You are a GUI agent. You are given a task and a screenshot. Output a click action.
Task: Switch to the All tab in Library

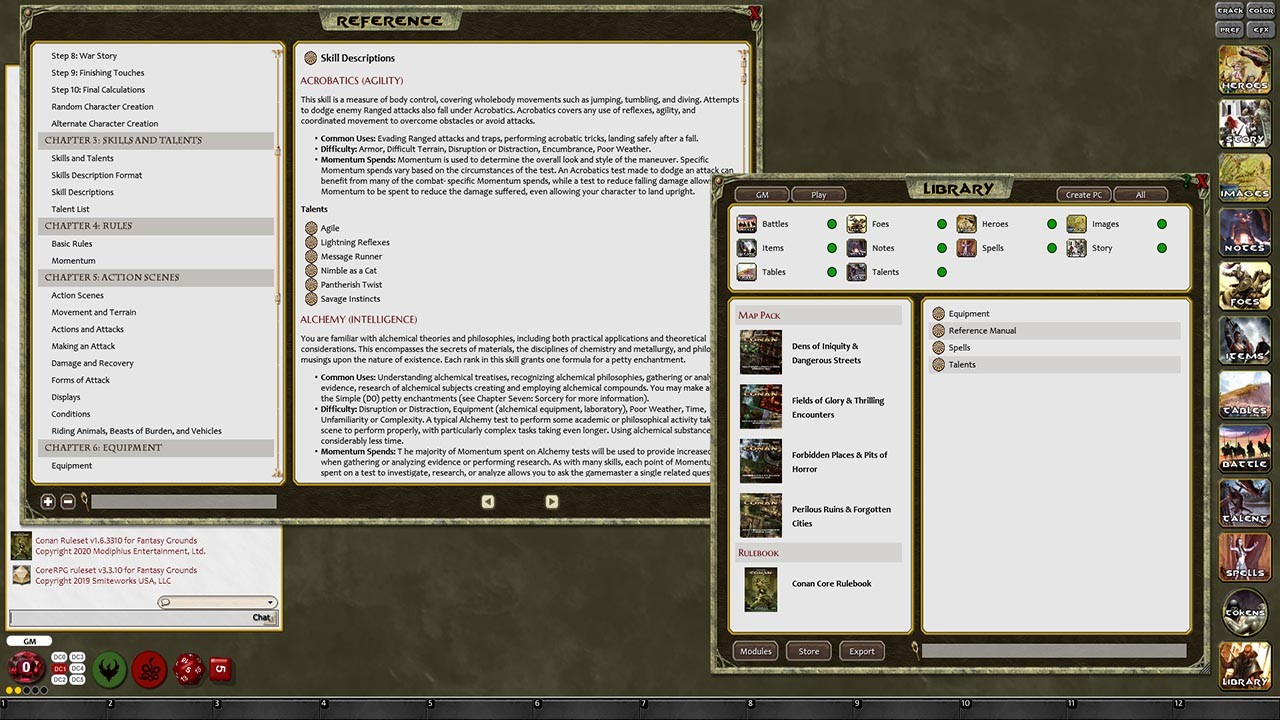[x=1140, y=194]
